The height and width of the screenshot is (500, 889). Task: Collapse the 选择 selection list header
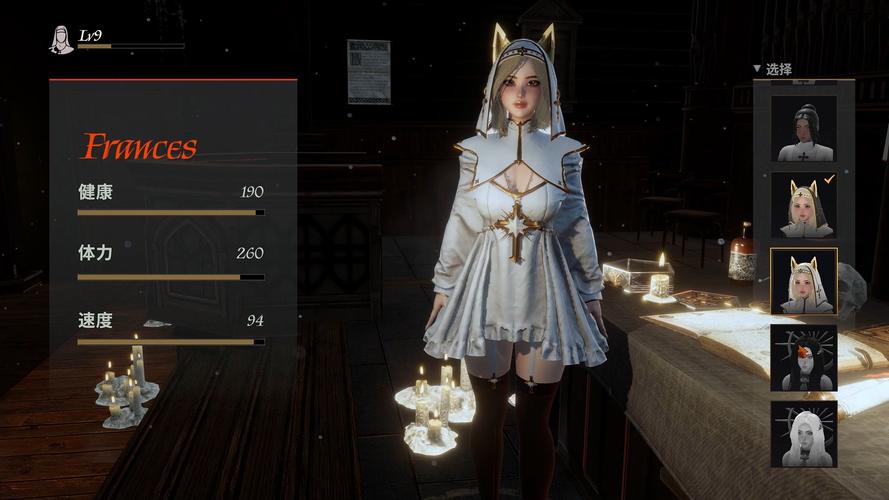773,69
